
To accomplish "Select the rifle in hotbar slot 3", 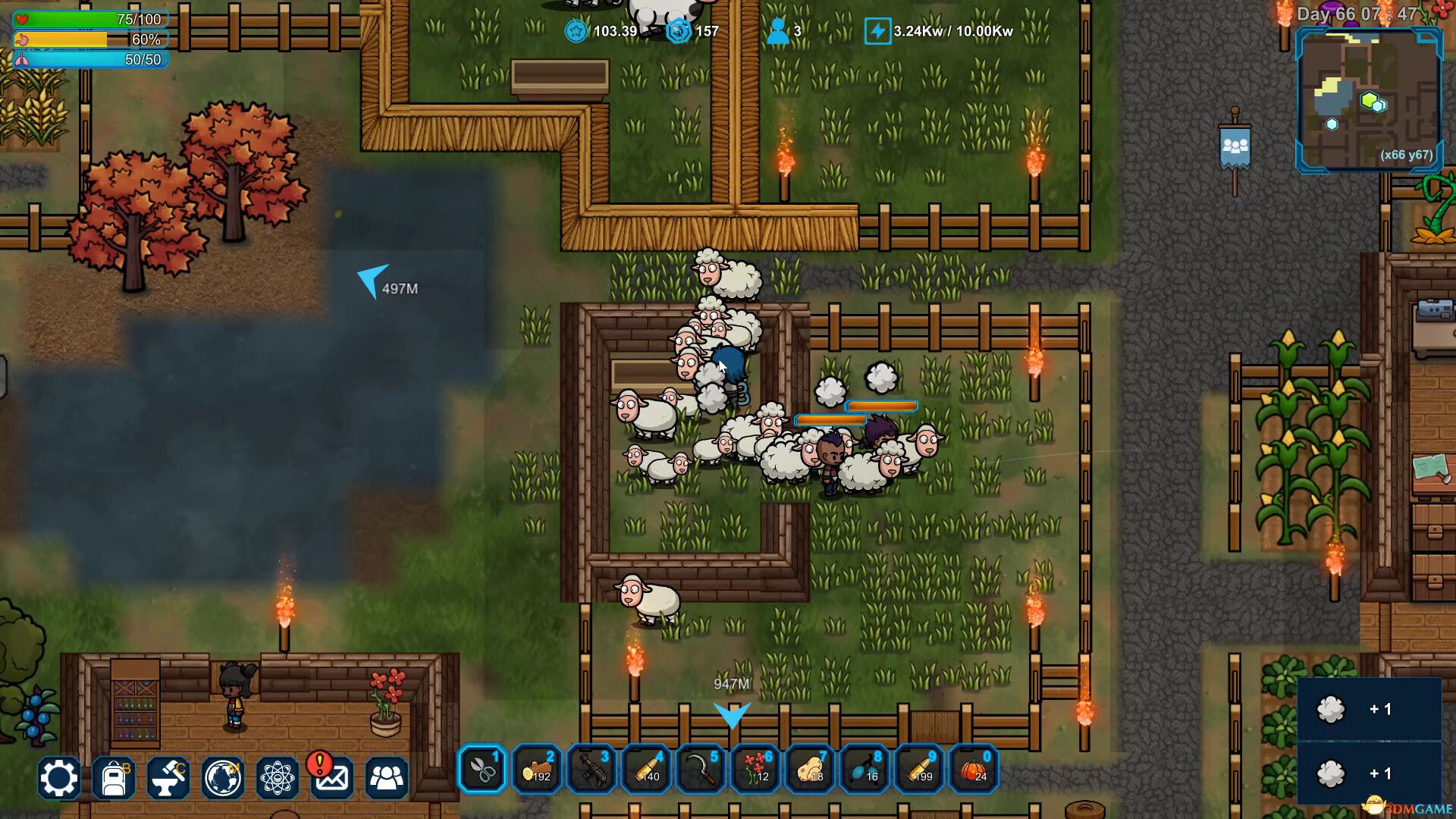I will click(592, 772).
